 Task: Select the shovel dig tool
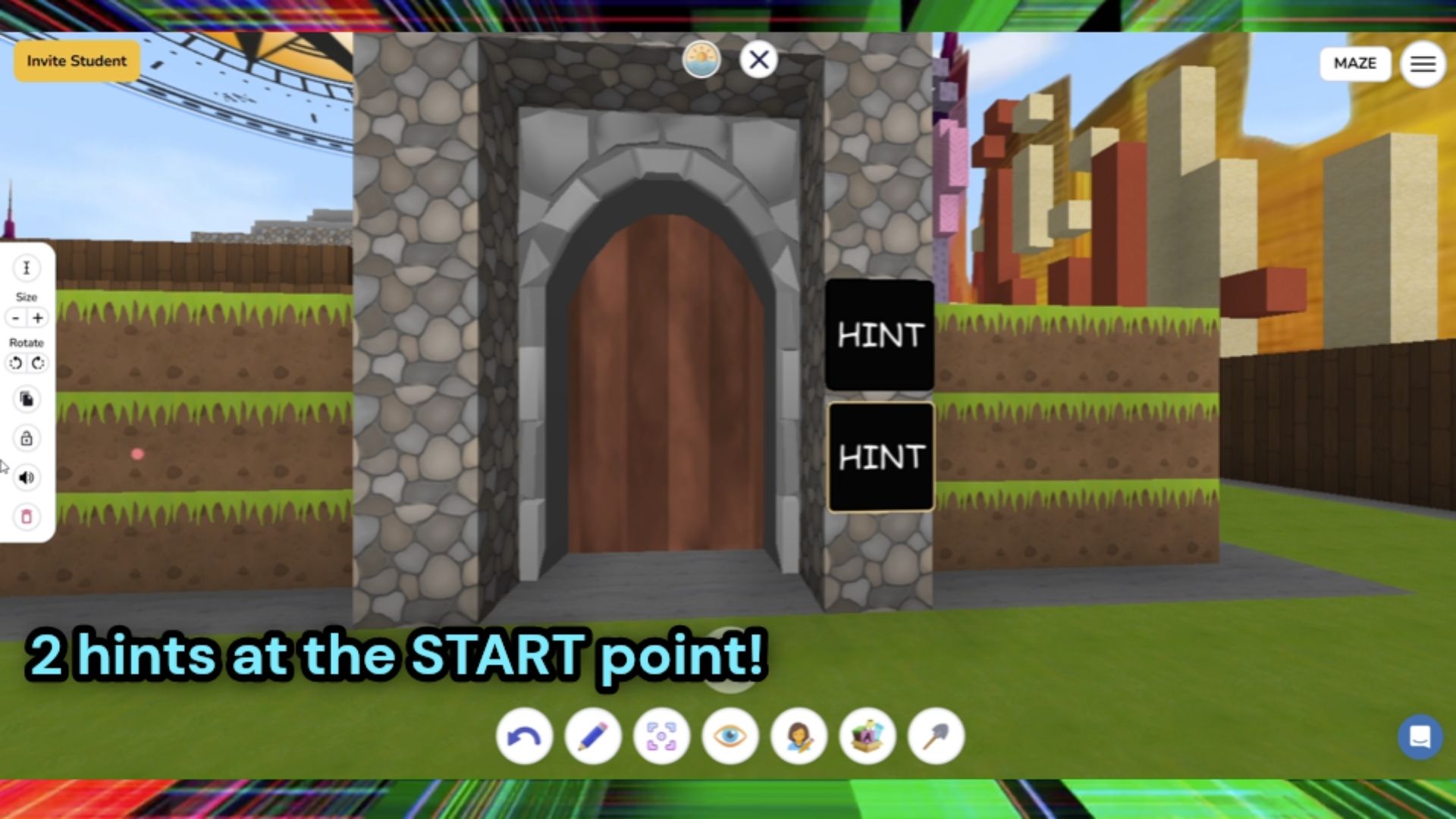pos(934,736)
